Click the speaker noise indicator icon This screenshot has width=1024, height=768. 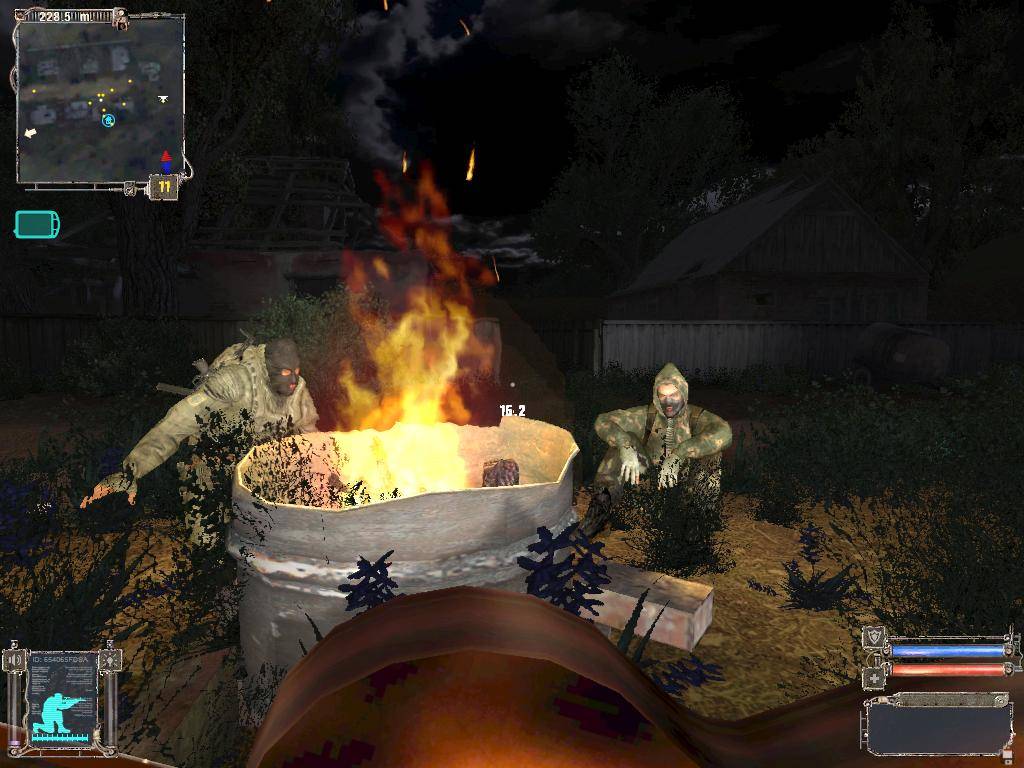click(14, 660)
